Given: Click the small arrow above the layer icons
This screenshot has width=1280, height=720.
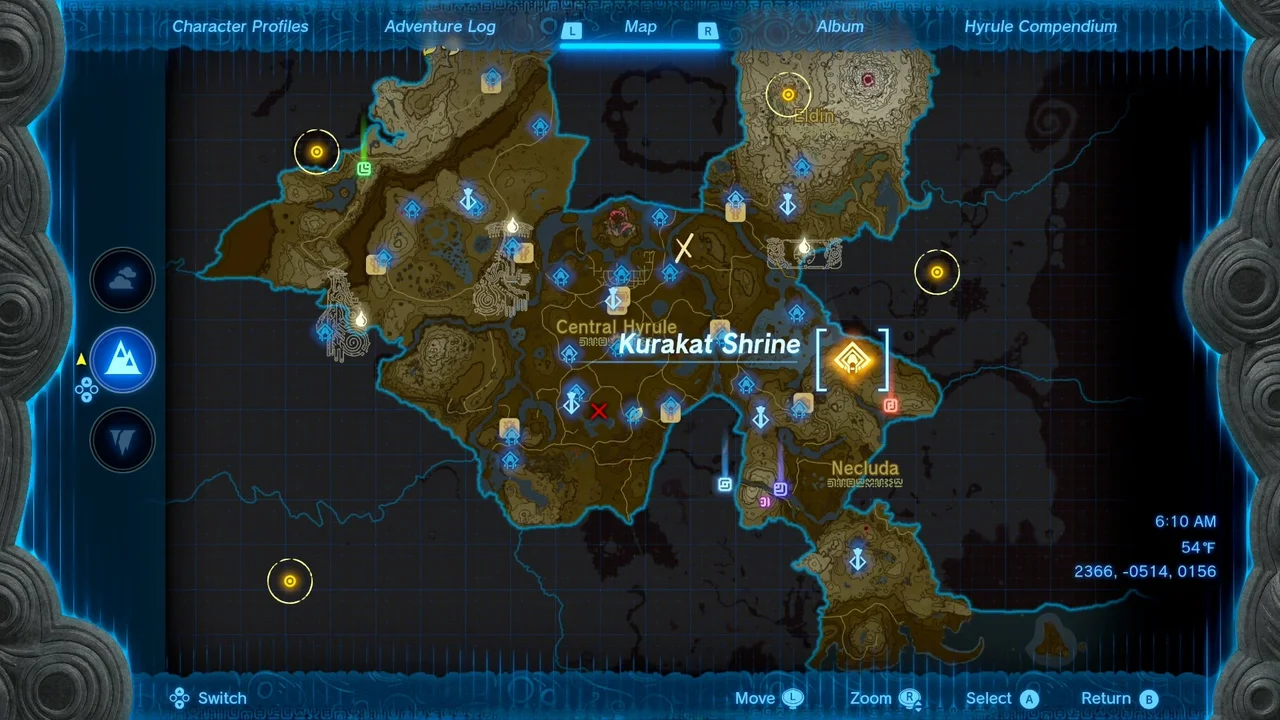Looking at the screenshot, I should point(81,358).
